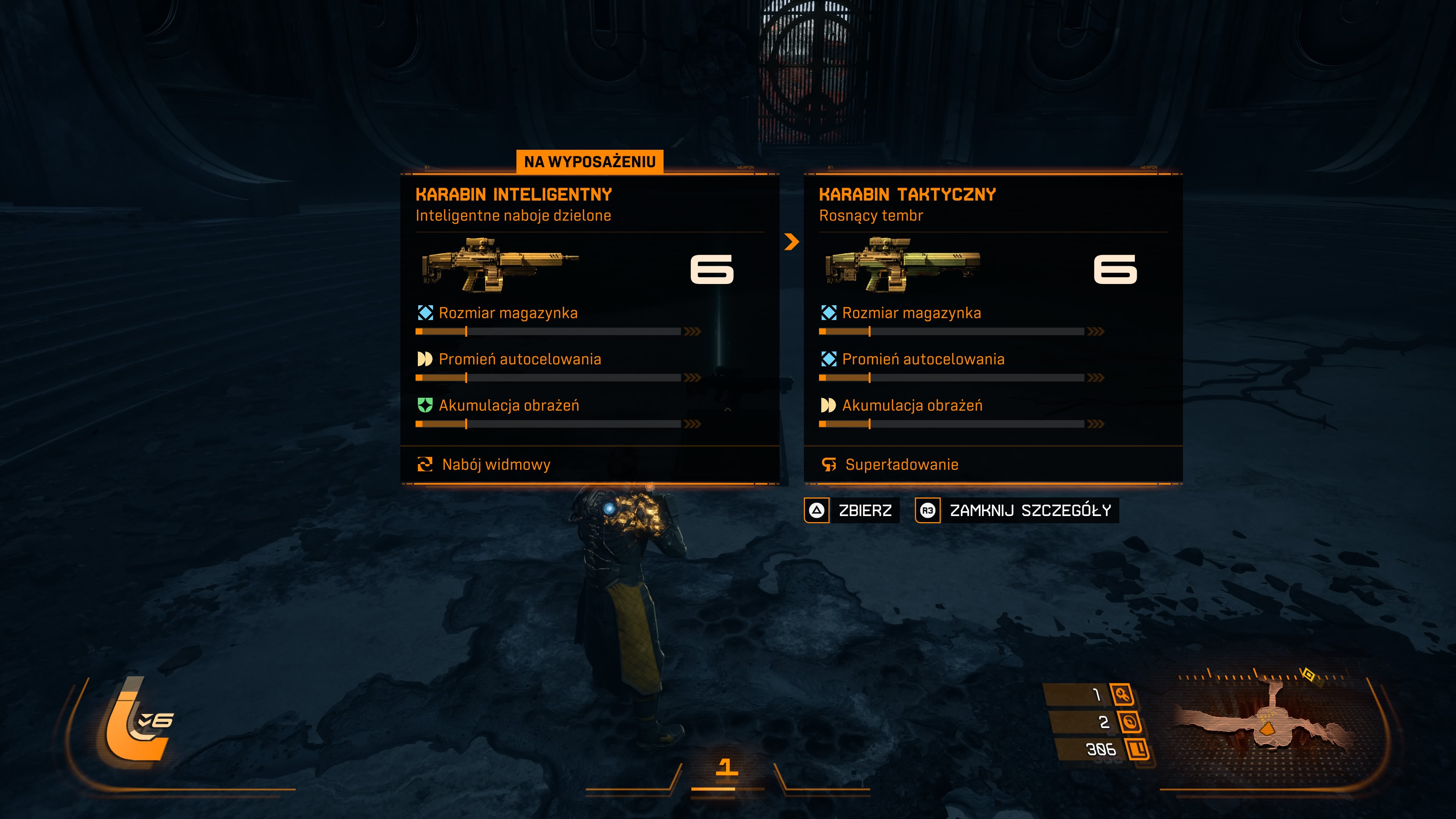Close details with ZAMKNIJ SZCZEGÓŁY
This screenshot has width=1456, height=819.
coord(1016,510)
